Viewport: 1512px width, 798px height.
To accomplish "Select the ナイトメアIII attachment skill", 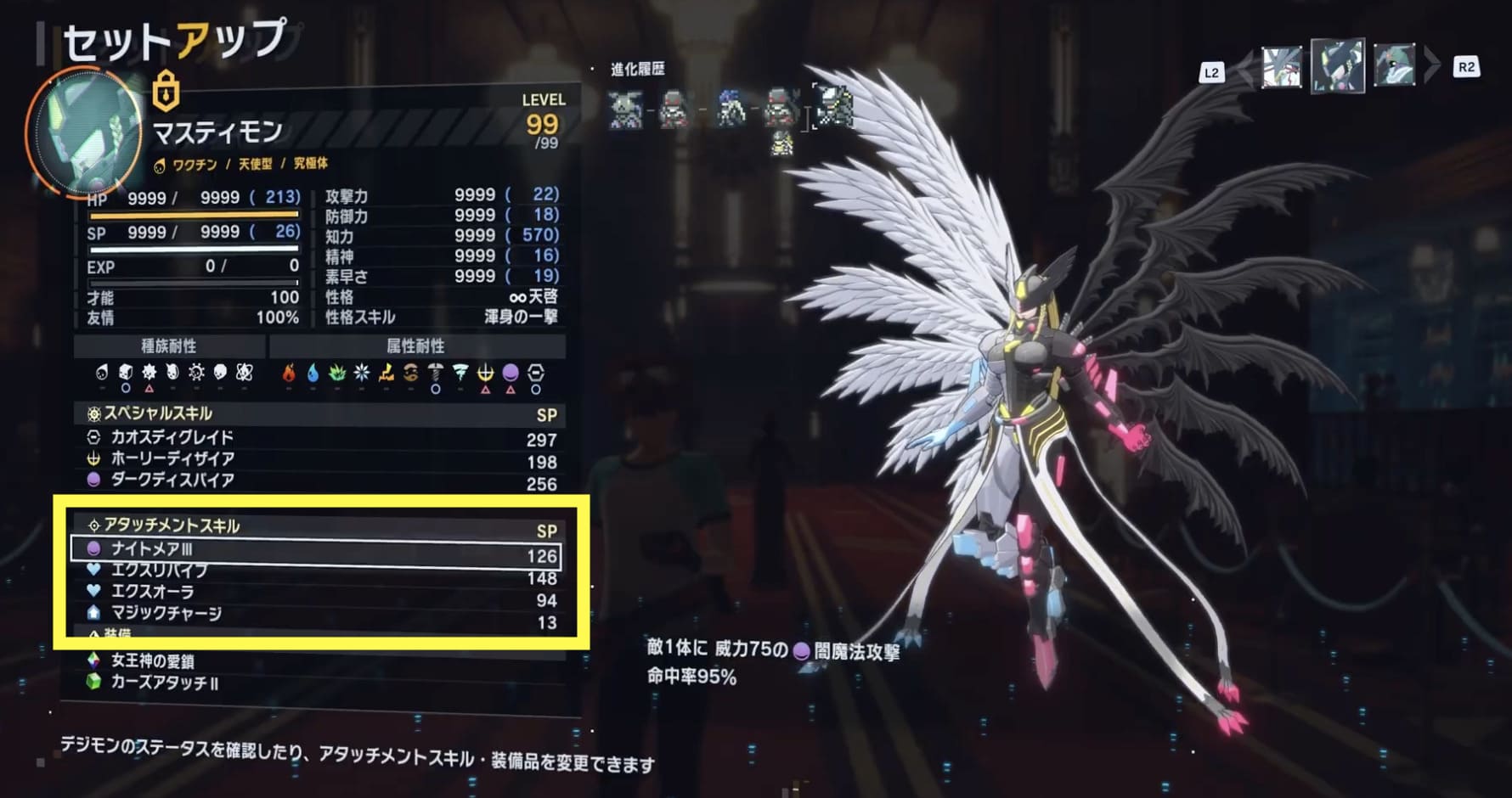I will coord(314,550).
